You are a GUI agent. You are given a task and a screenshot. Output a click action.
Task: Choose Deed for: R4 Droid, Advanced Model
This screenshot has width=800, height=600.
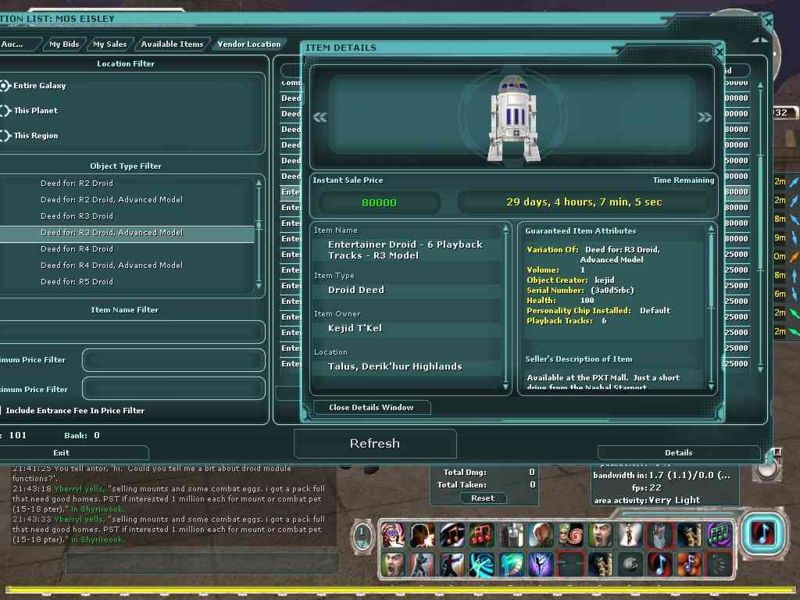coord(110,265)
